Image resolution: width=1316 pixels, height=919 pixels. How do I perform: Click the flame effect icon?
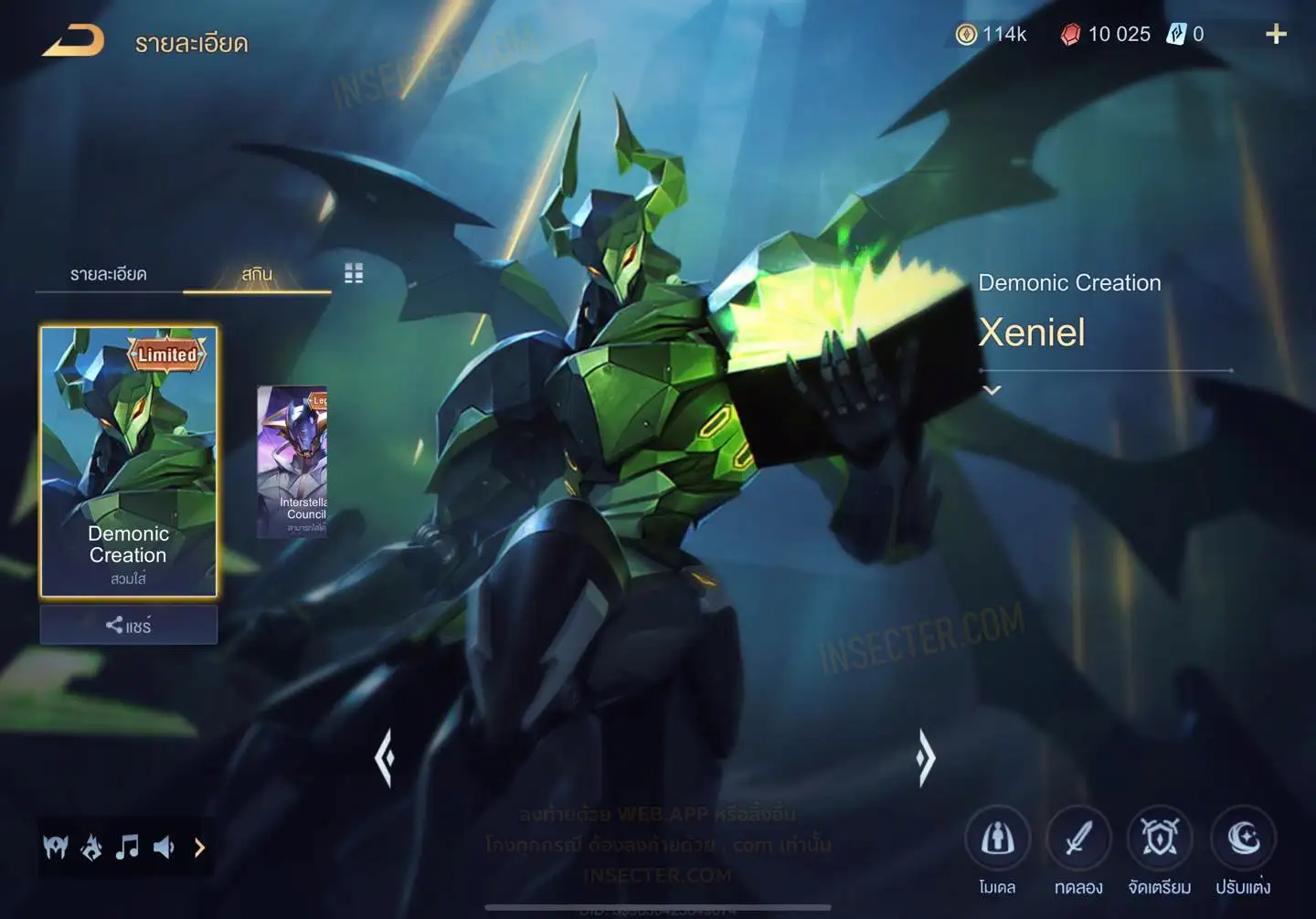(91, 848)
